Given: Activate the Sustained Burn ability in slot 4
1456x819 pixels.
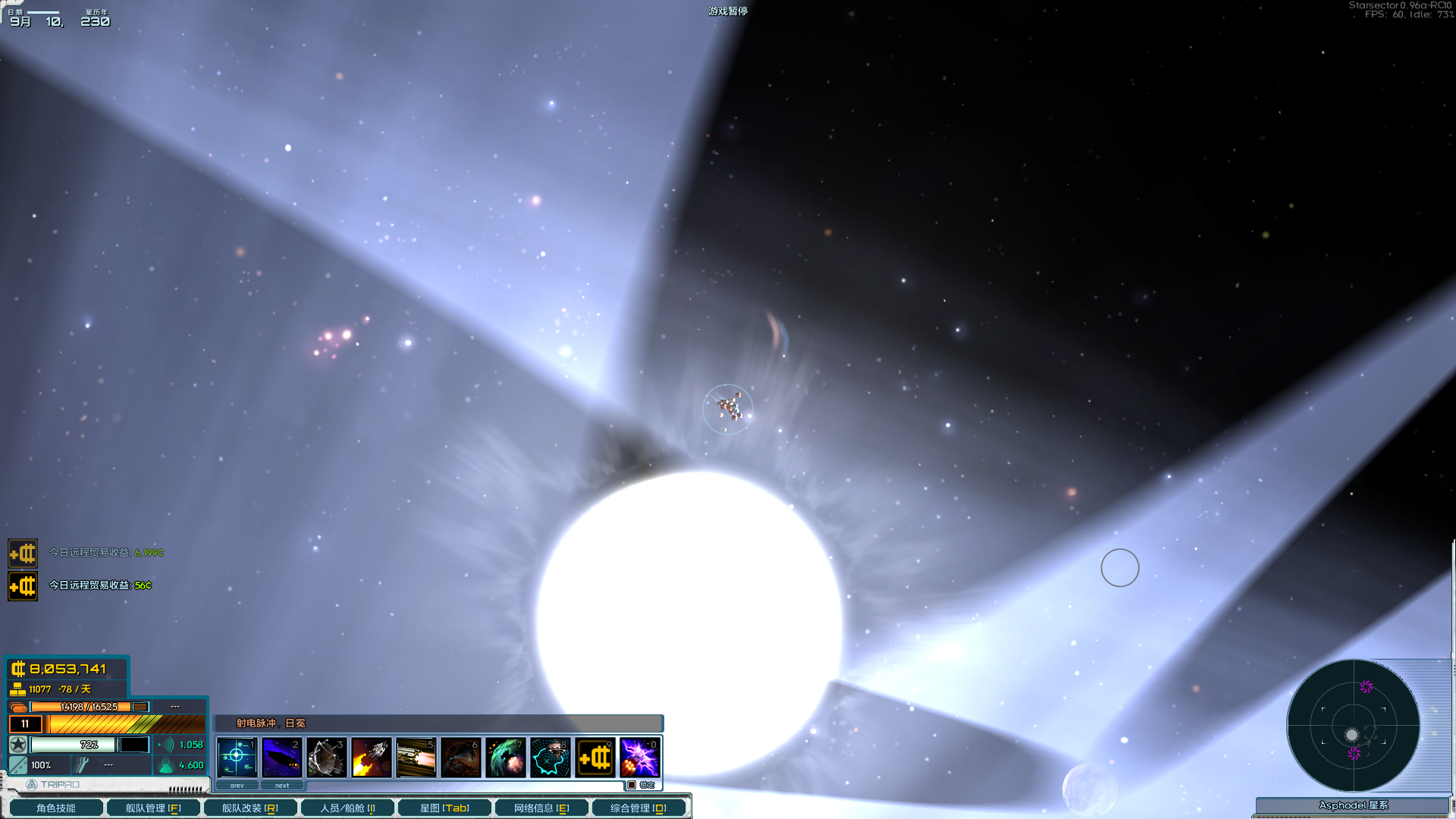Looking at the screenshot, I should point(370,757).
